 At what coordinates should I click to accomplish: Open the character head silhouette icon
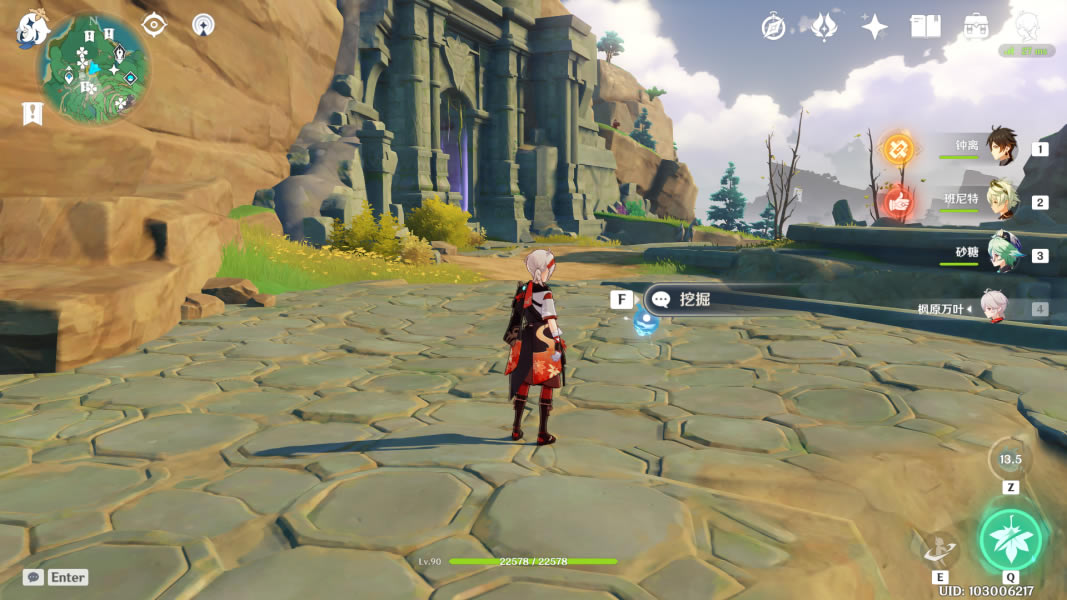click(x=1027, y=27)
